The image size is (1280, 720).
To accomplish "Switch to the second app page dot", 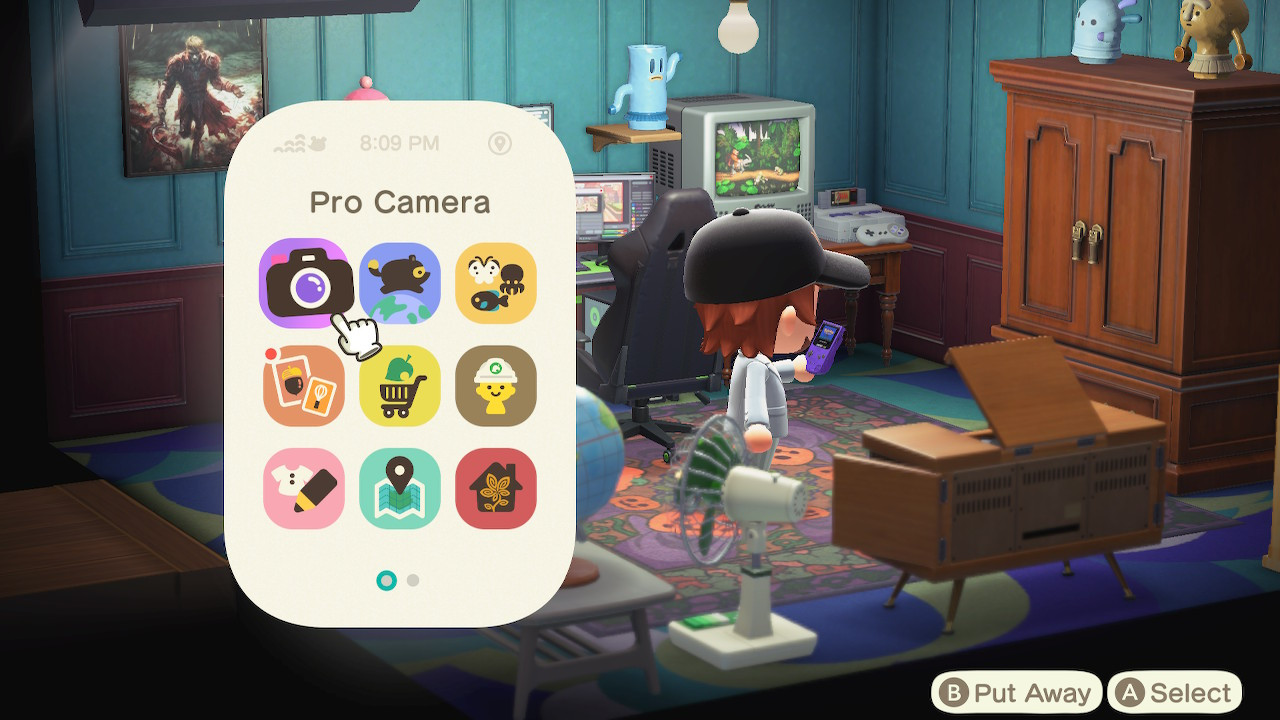I will [x=412, y=579].
